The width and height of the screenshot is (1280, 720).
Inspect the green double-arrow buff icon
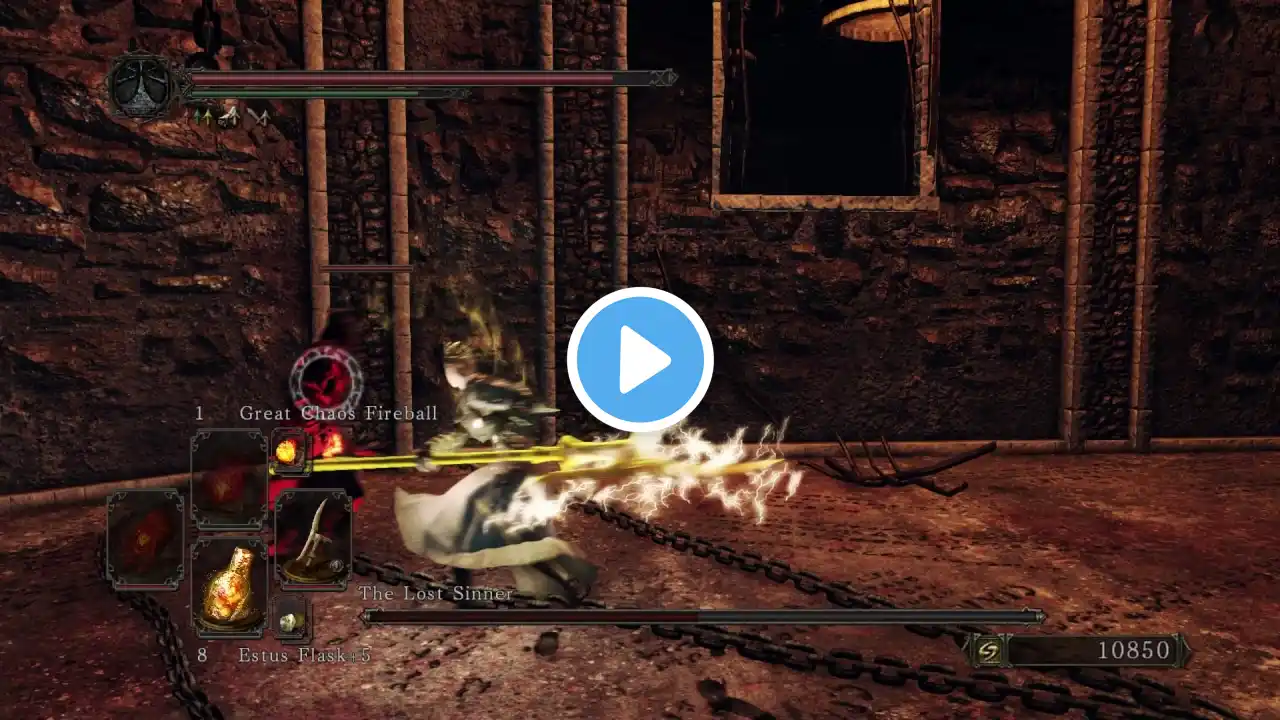pyautogui.click(x=202, y=118)
